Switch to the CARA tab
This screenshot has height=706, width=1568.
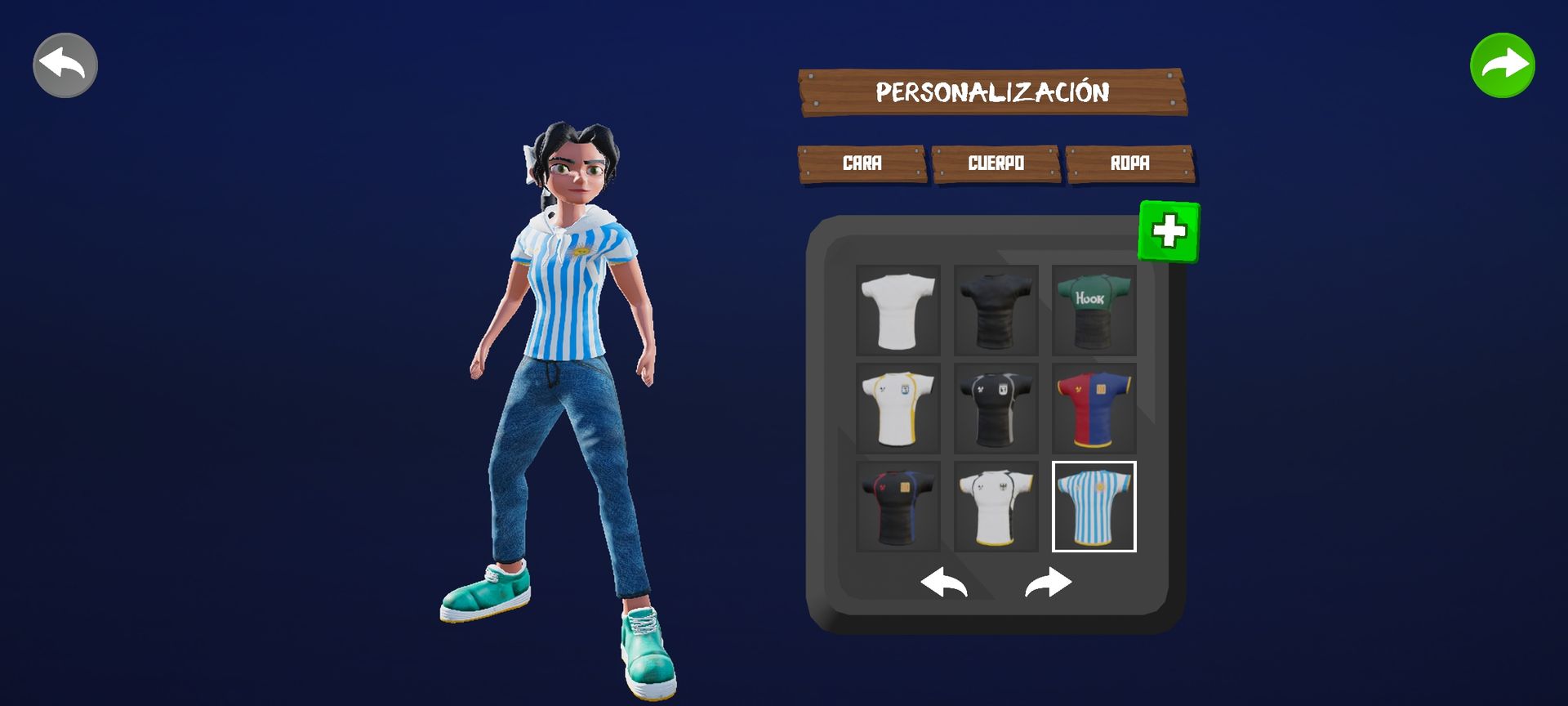point(862,163)
